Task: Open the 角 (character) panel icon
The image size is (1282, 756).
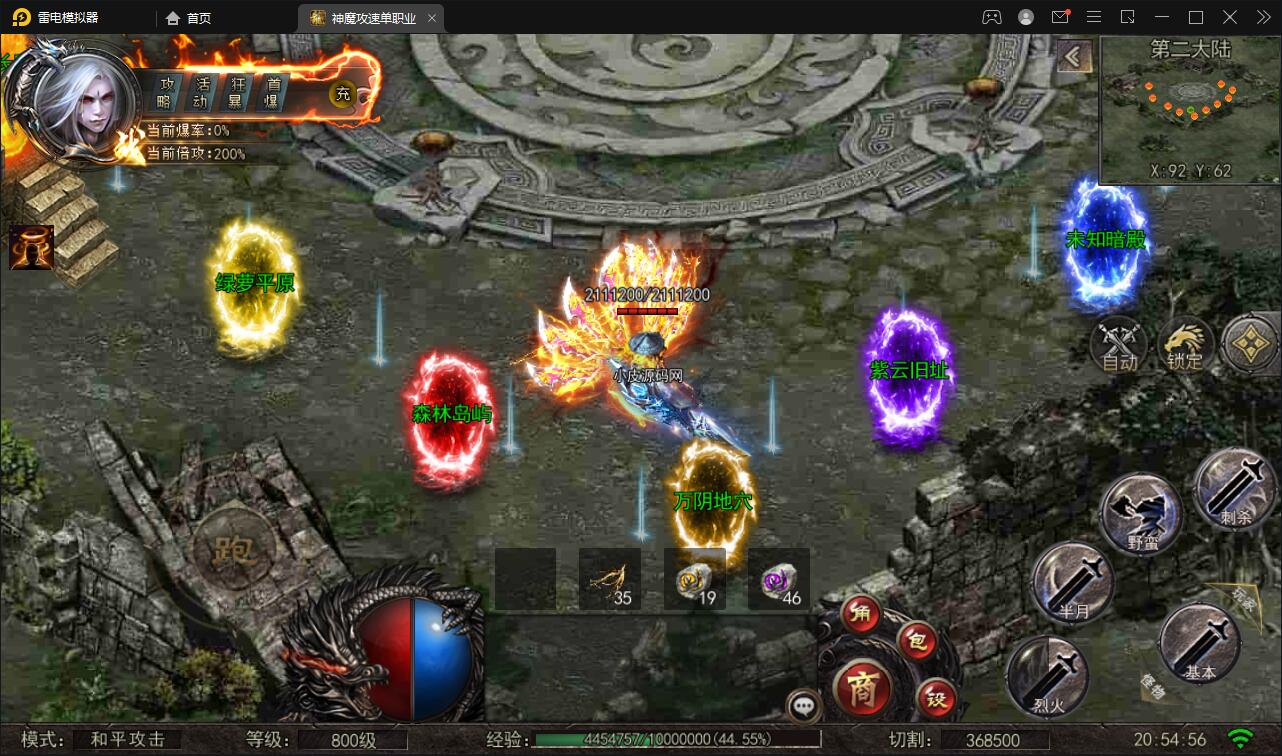Action: tap(861, 613)
